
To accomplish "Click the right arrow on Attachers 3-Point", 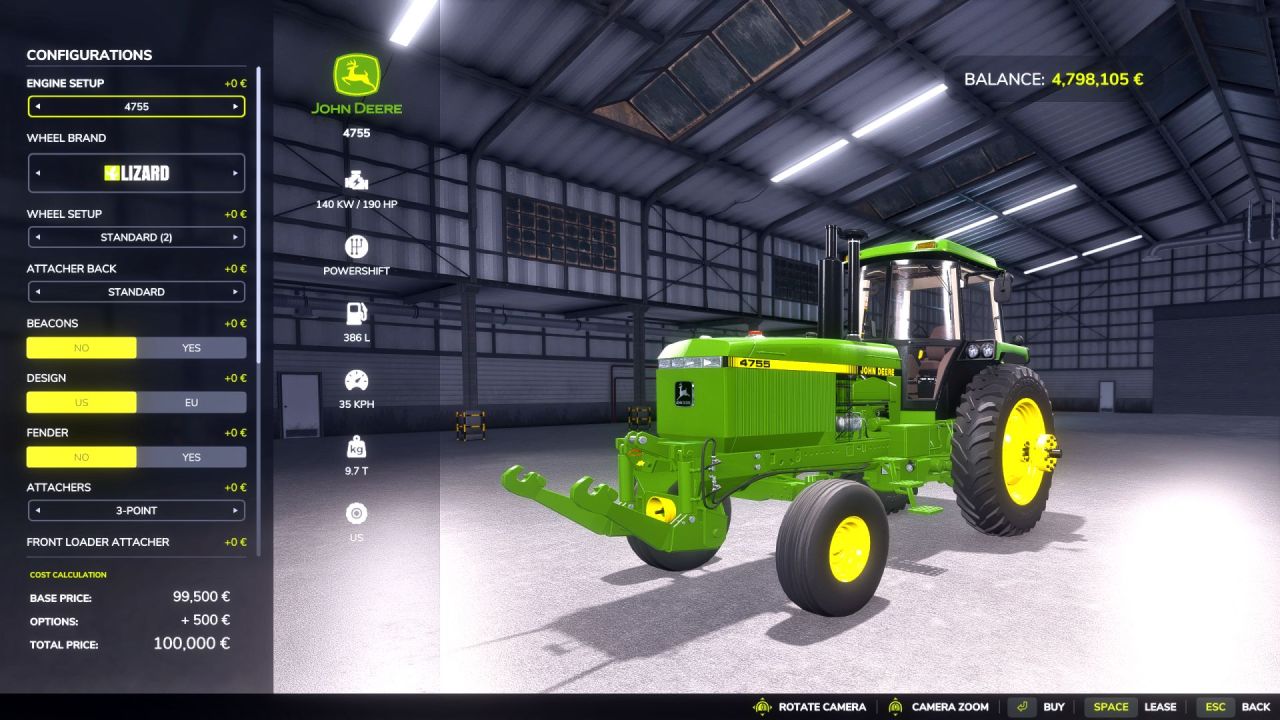I will 236,510.
